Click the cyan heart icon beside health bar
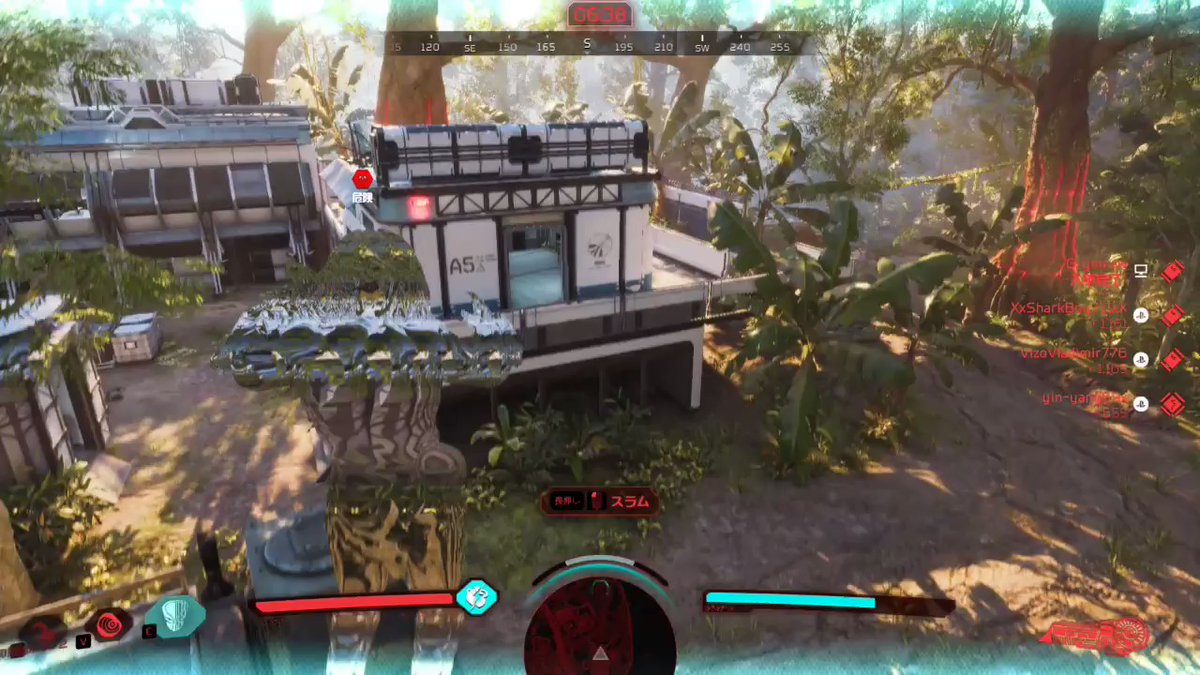Viewport: 1200px width, 675px height. (x=476, y=597)
